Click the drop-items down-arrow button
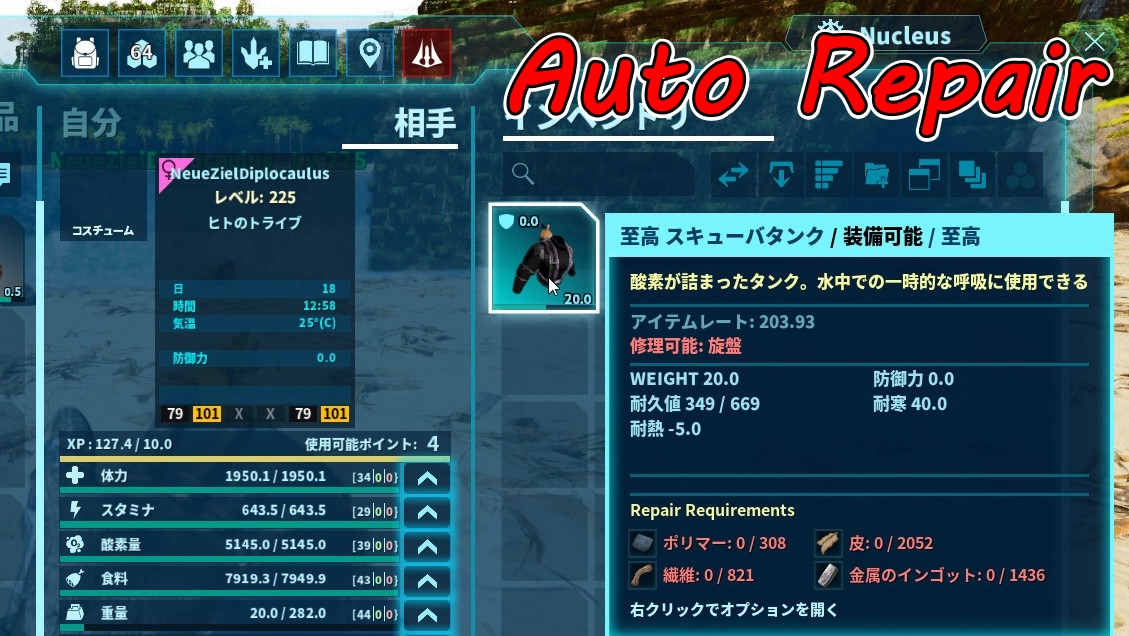The width and height of the screenshot is (1129, 636). pos(779,175)
